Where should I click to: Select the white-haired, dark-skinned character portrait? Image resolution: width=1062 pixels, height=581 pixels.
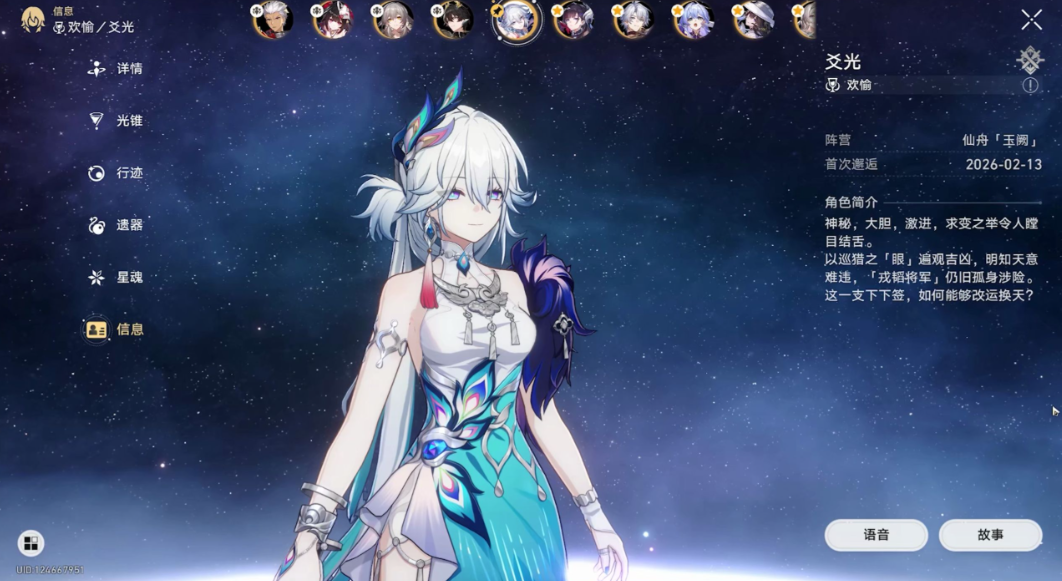(273, 19)
